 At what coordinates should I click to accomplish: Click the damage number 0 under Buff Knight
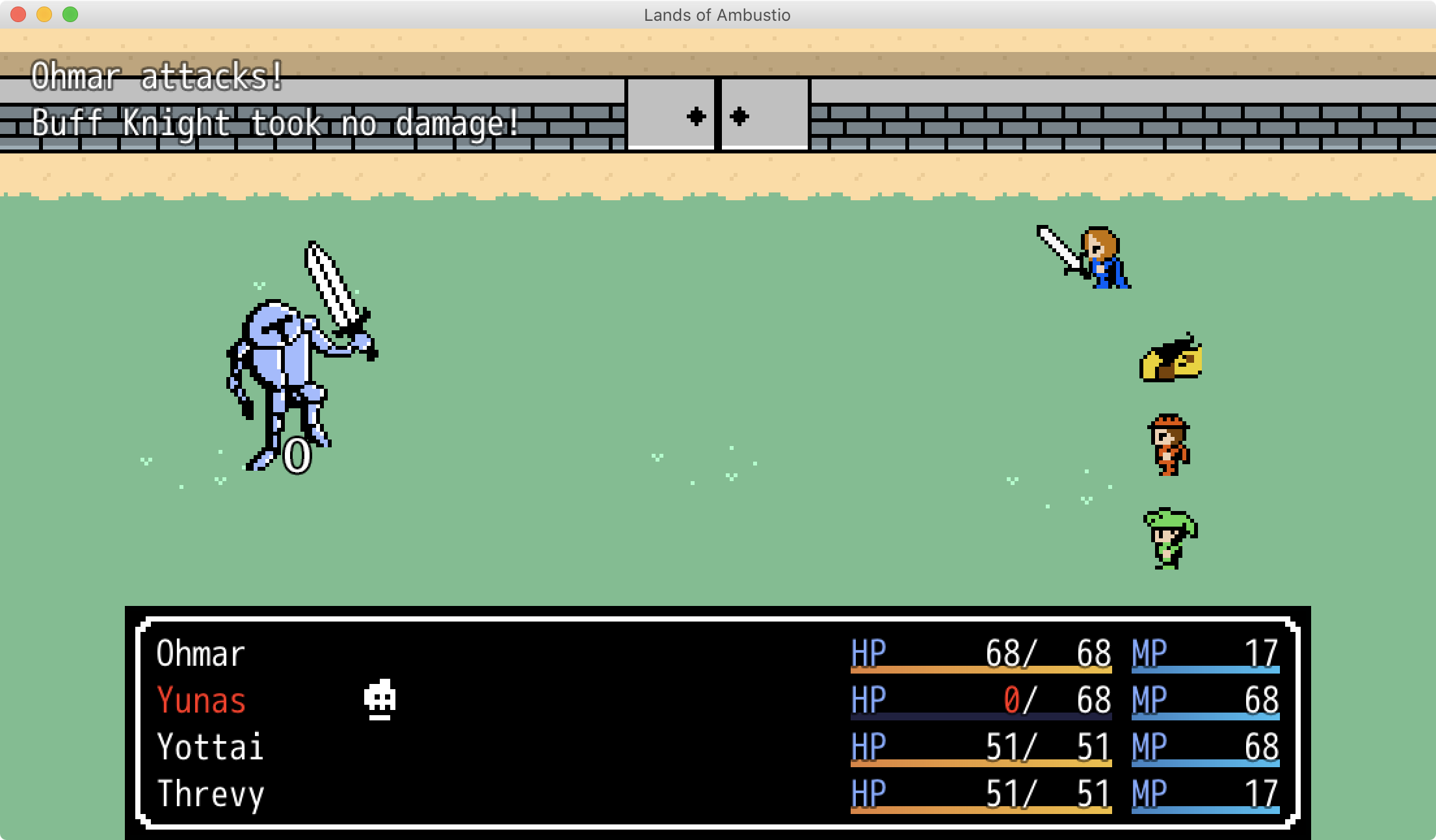[x=297, y=455]
